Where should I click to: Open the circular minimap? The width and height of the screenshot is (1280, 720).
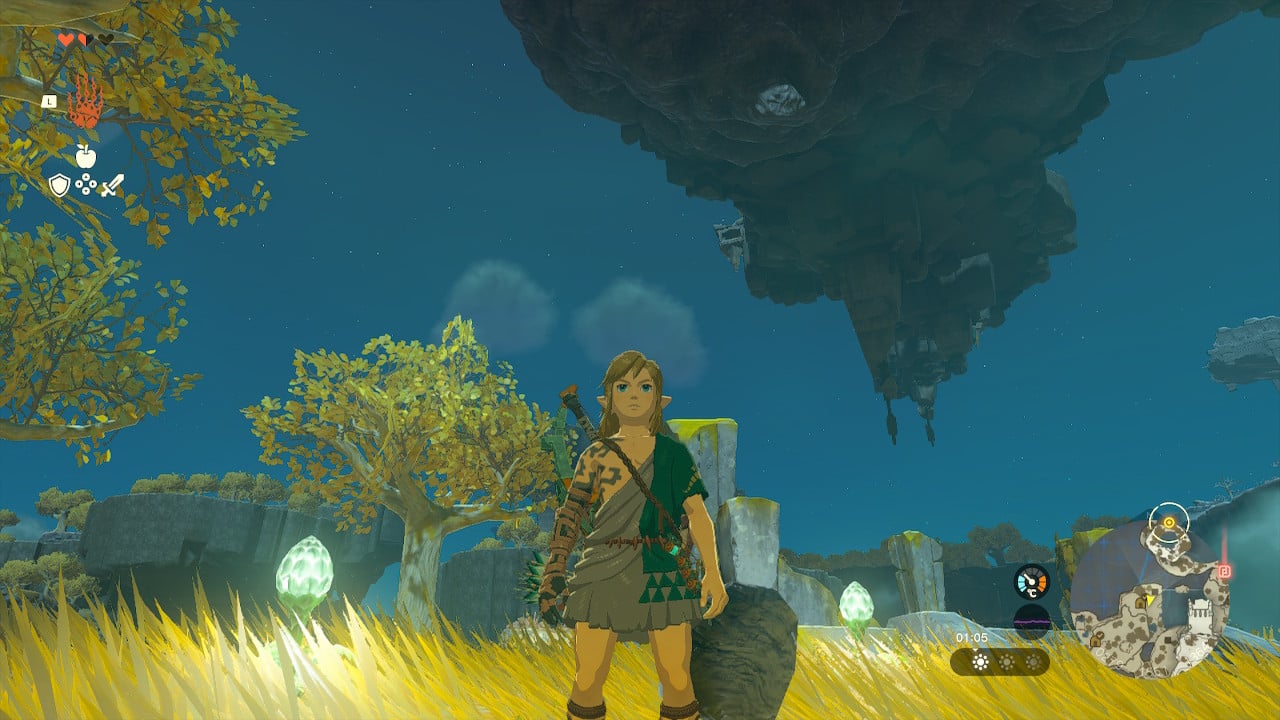[x=1149, y=600]
